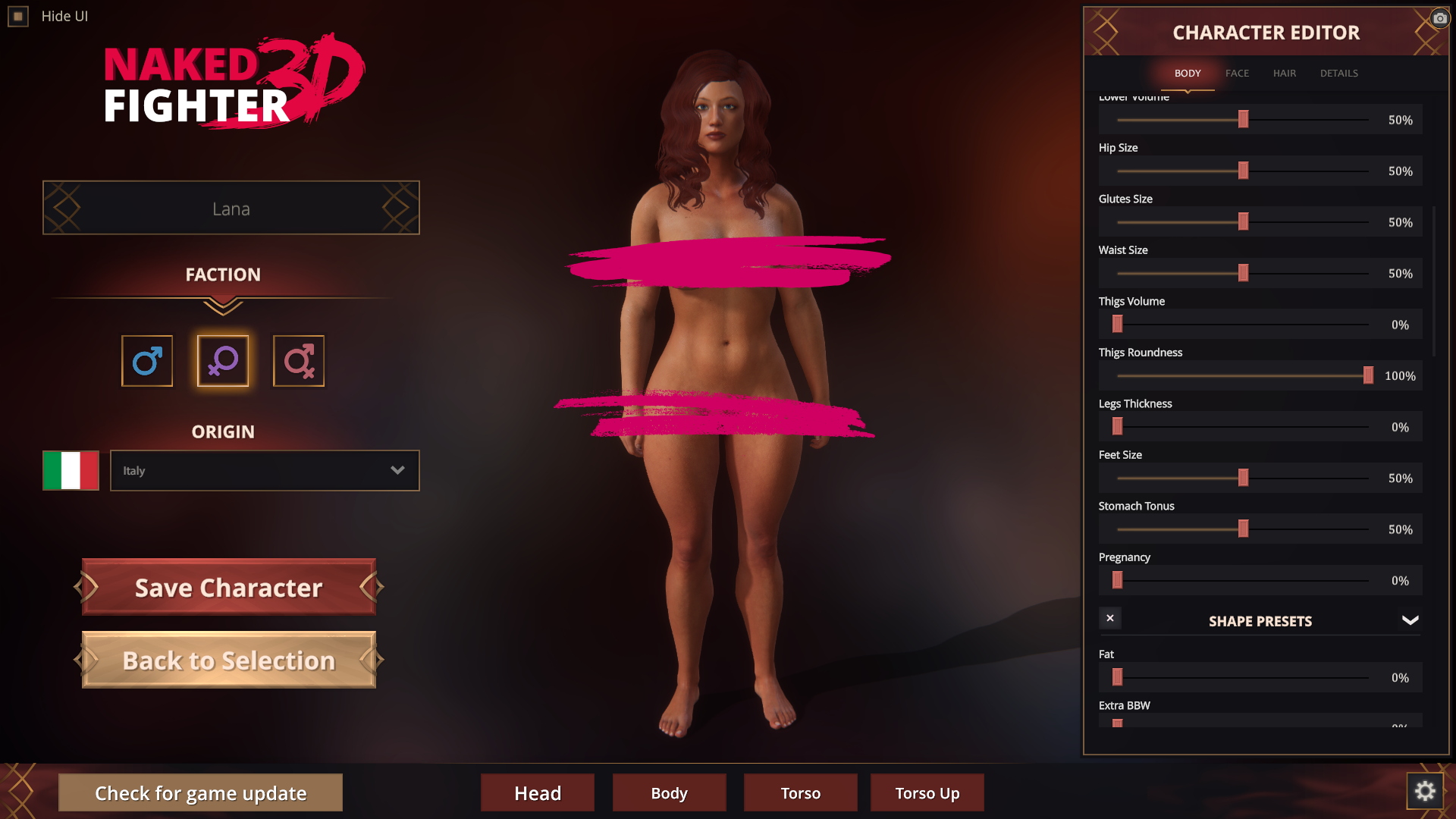This screenshot has height=819, width=1456.
Task: Click the Thigs Roundness slider handle
Action: point(1368,375)
